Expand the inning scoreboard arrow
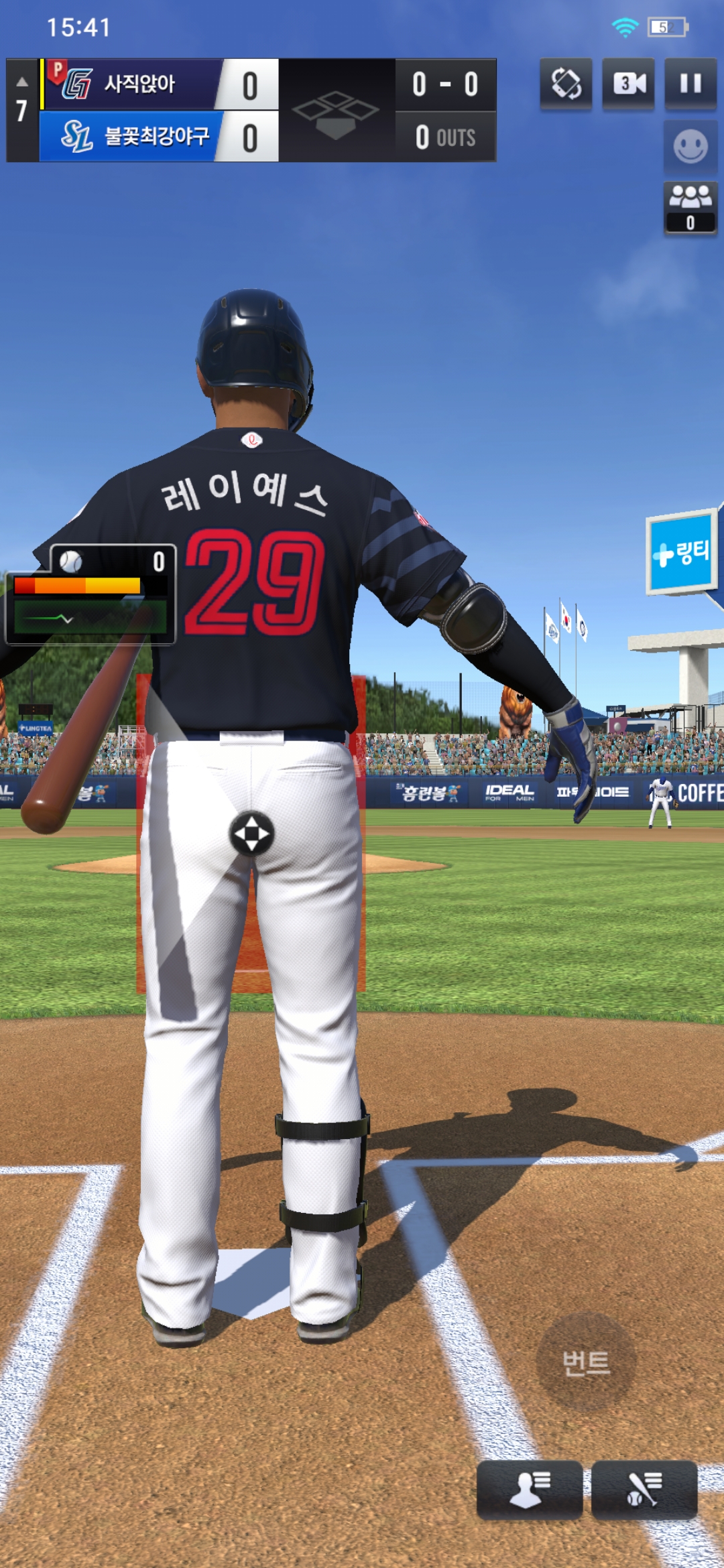 click(22, 82)
